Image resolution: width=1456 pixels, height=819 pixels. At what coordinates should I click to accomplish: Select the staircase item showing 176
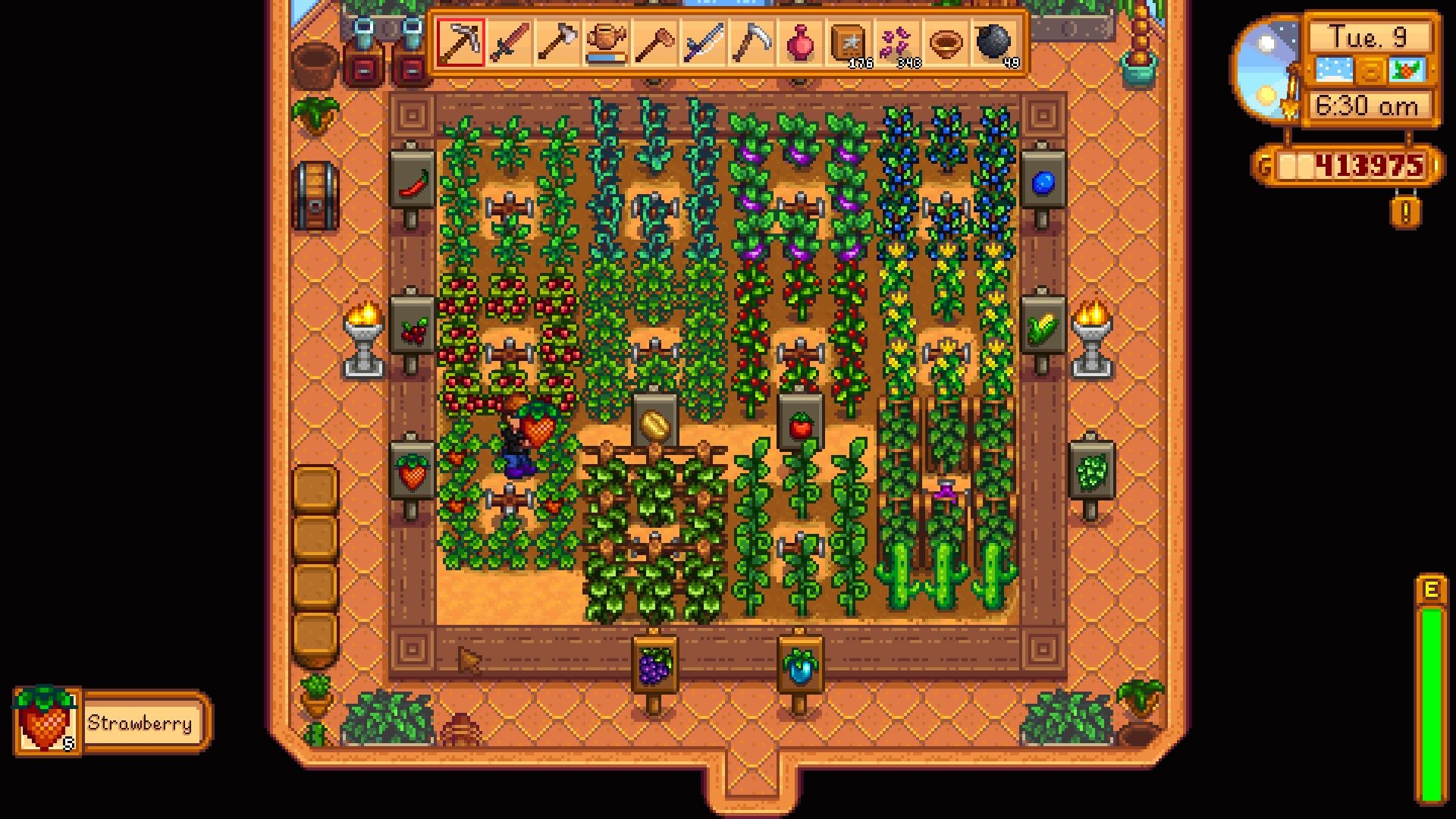click(x=848, y=43)
